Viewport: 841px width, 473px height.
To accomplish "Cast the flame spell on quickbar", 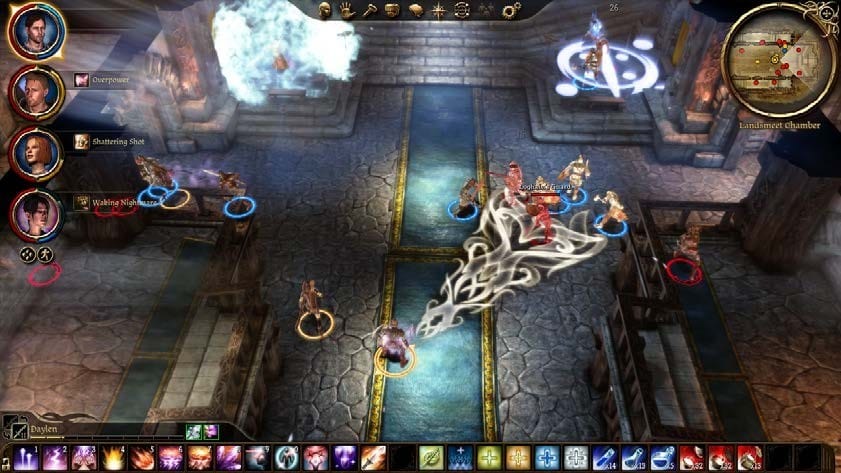I will pyautogui.click(x=114, y=458).
